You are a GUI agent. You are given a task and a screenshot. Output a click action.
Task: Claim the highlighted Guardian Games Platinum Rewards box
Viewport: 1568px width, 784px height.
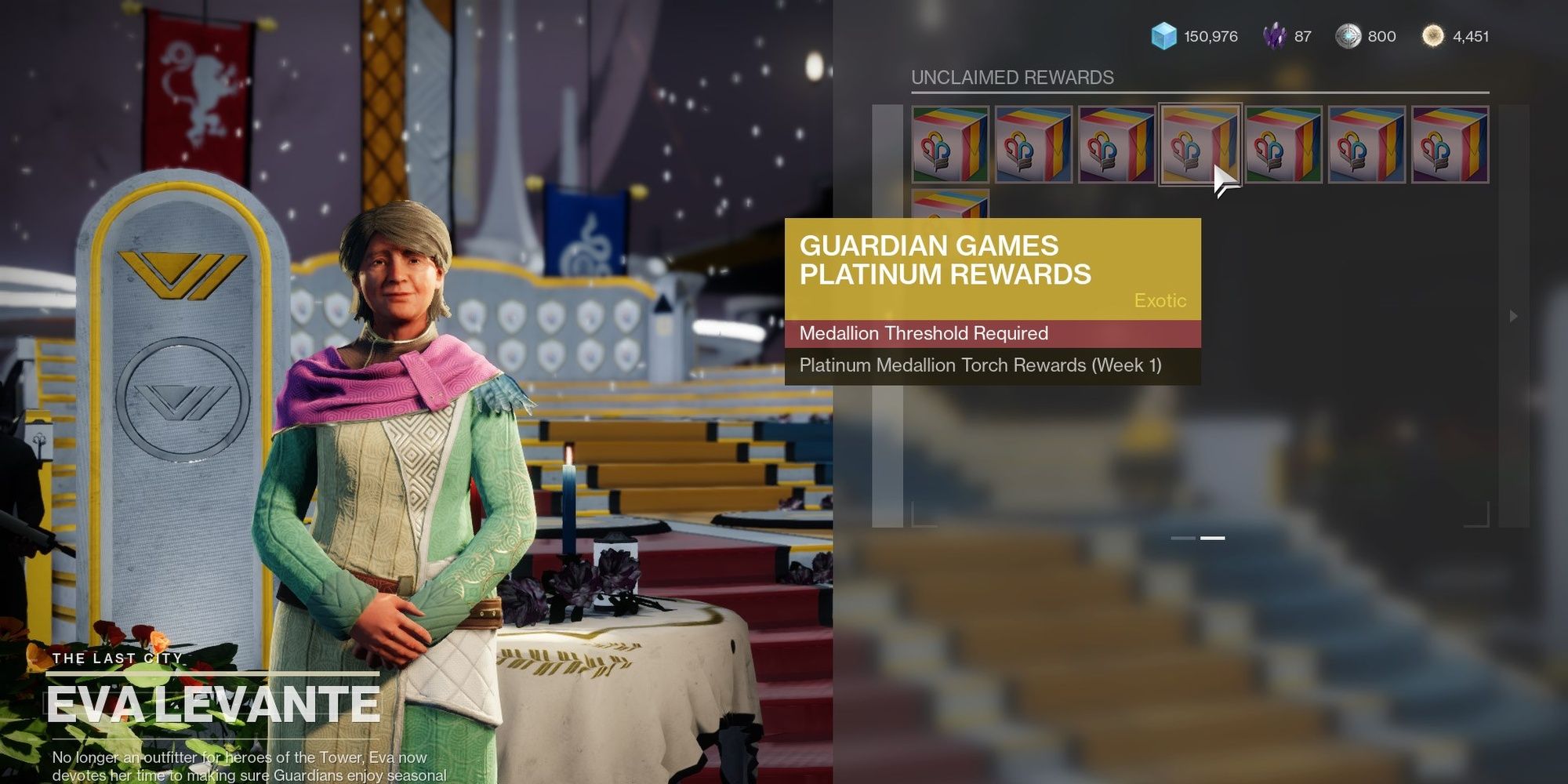(x=1199, y=144)
